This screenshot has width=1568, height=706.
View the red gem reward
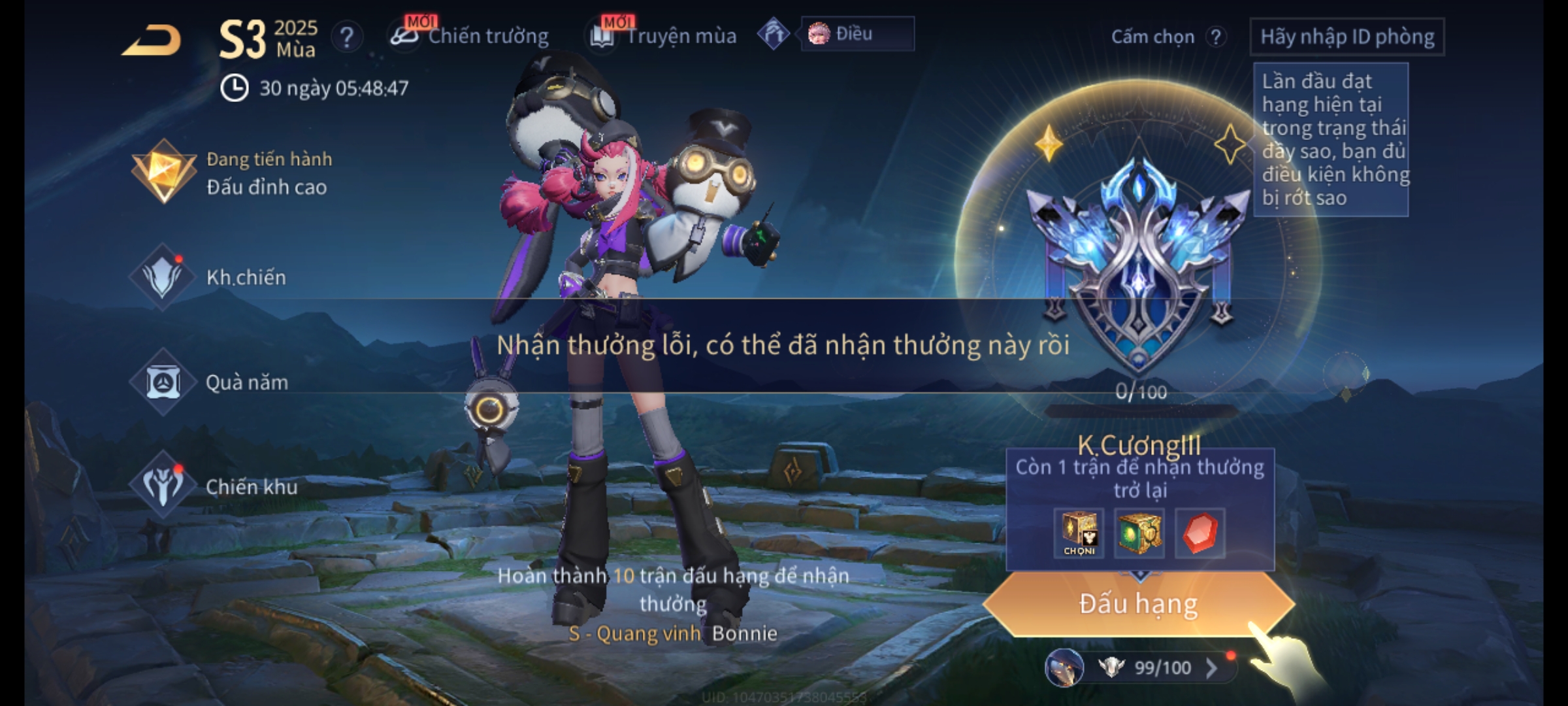[x=1200, y=533]
